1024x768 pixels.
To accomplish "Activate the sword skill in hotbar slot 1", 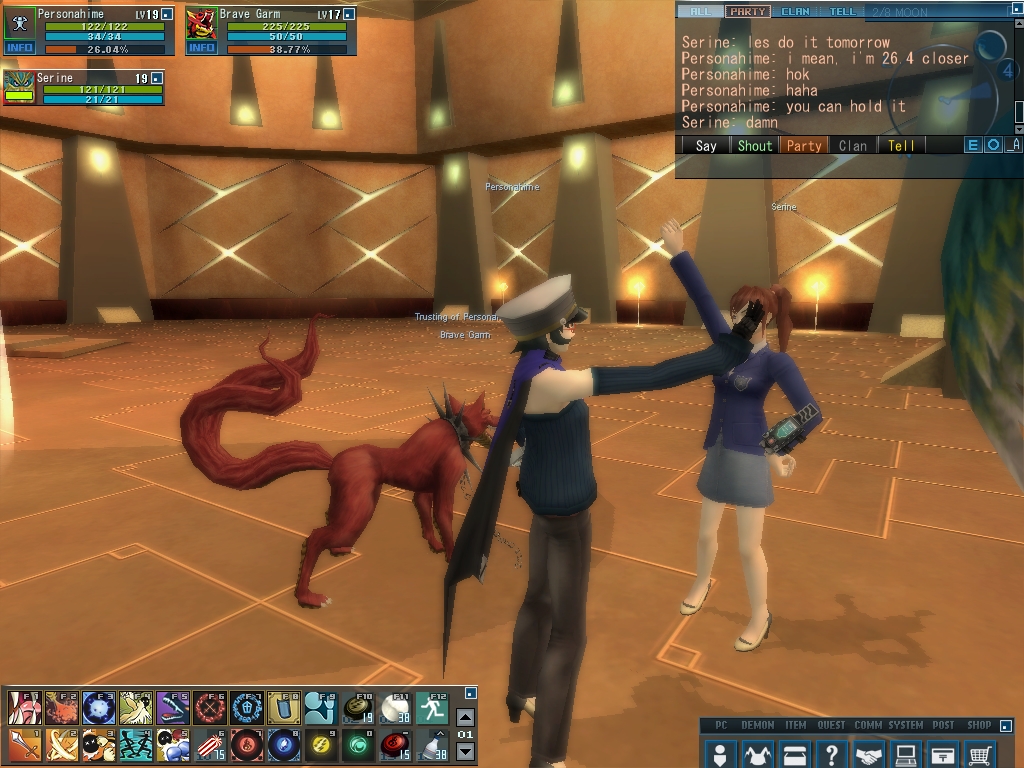I will point(24,745).
